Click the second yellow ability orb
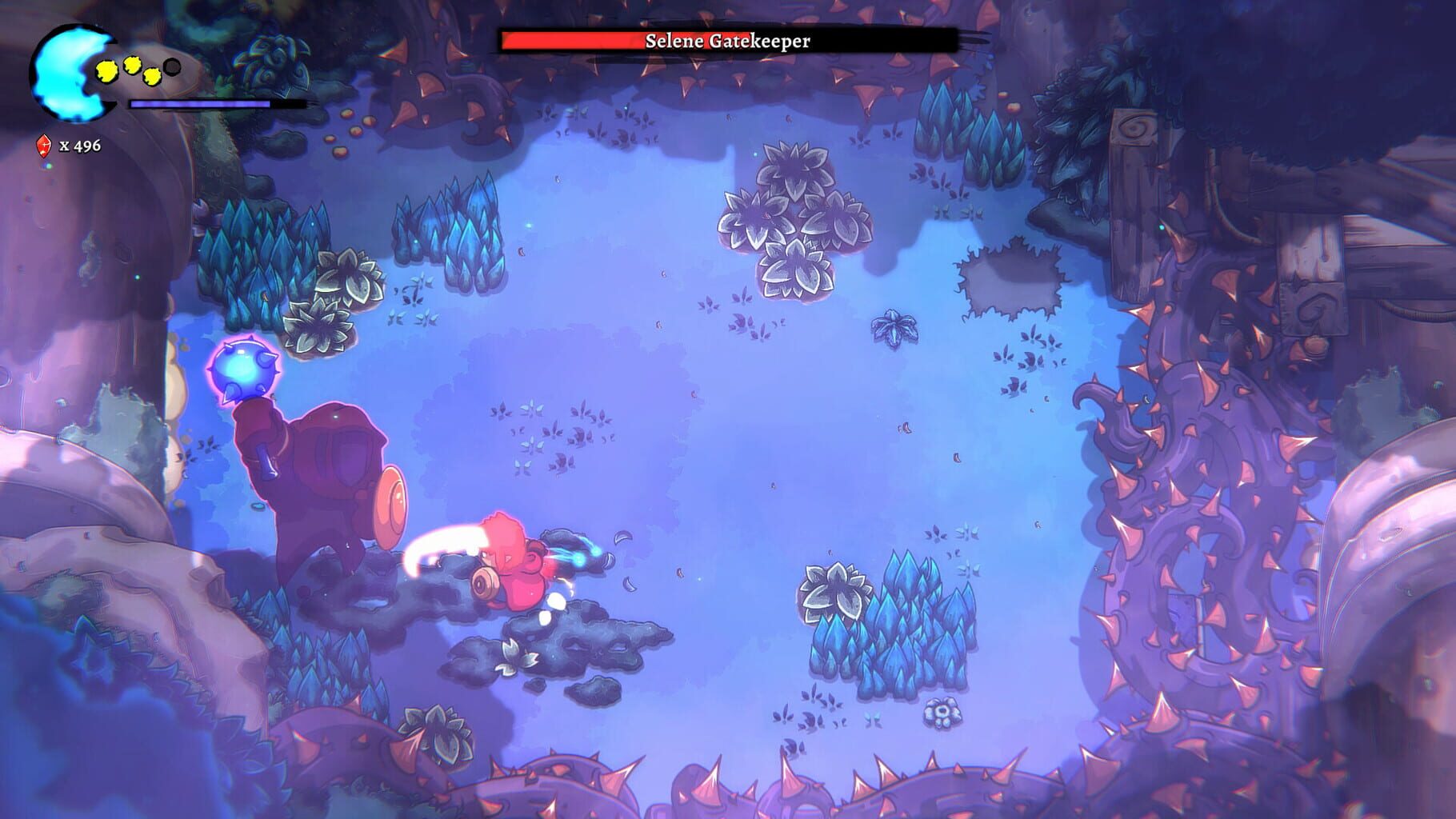Viewport: 1456px width, 819px height. pyautogui.click(x=132, y=66)
